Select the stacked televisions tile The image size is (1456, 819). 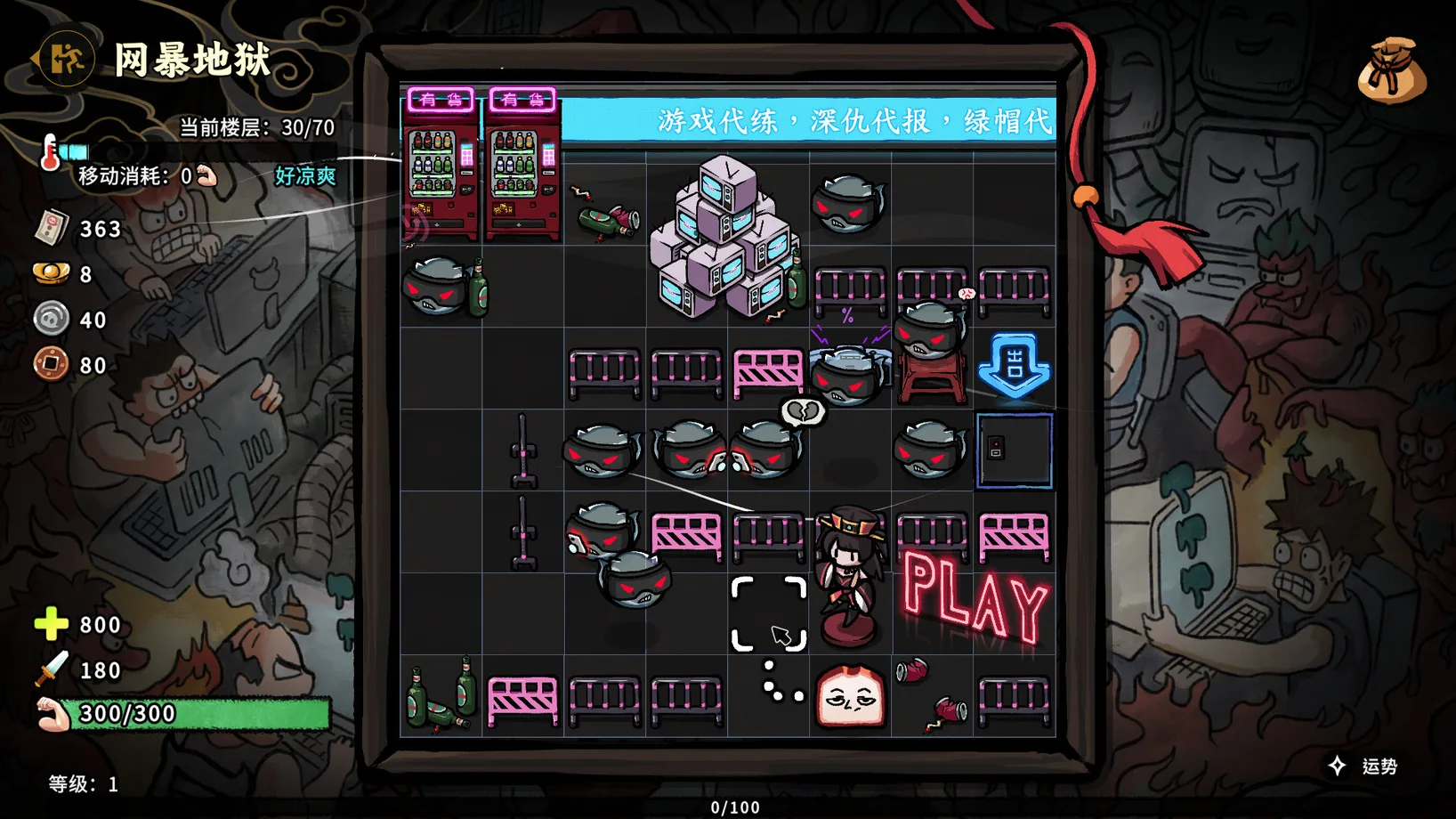tap(725, 237)
